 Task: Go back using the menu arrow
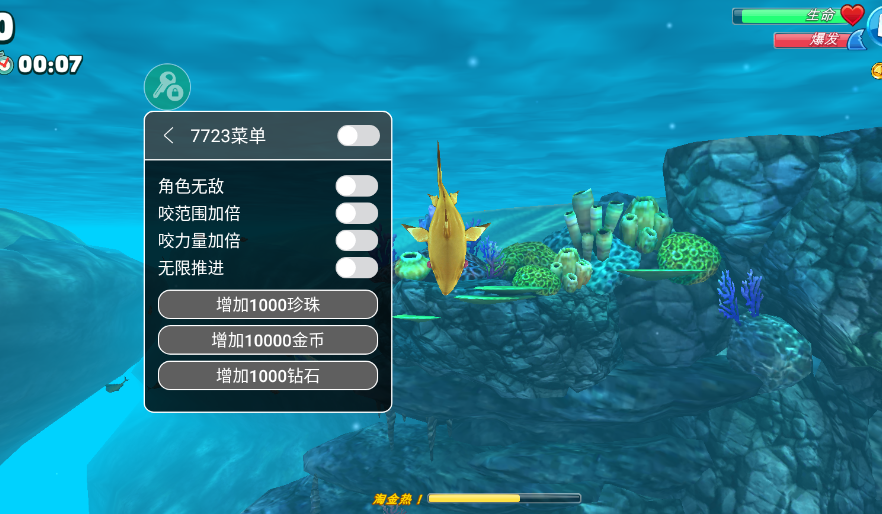point(169,135)
